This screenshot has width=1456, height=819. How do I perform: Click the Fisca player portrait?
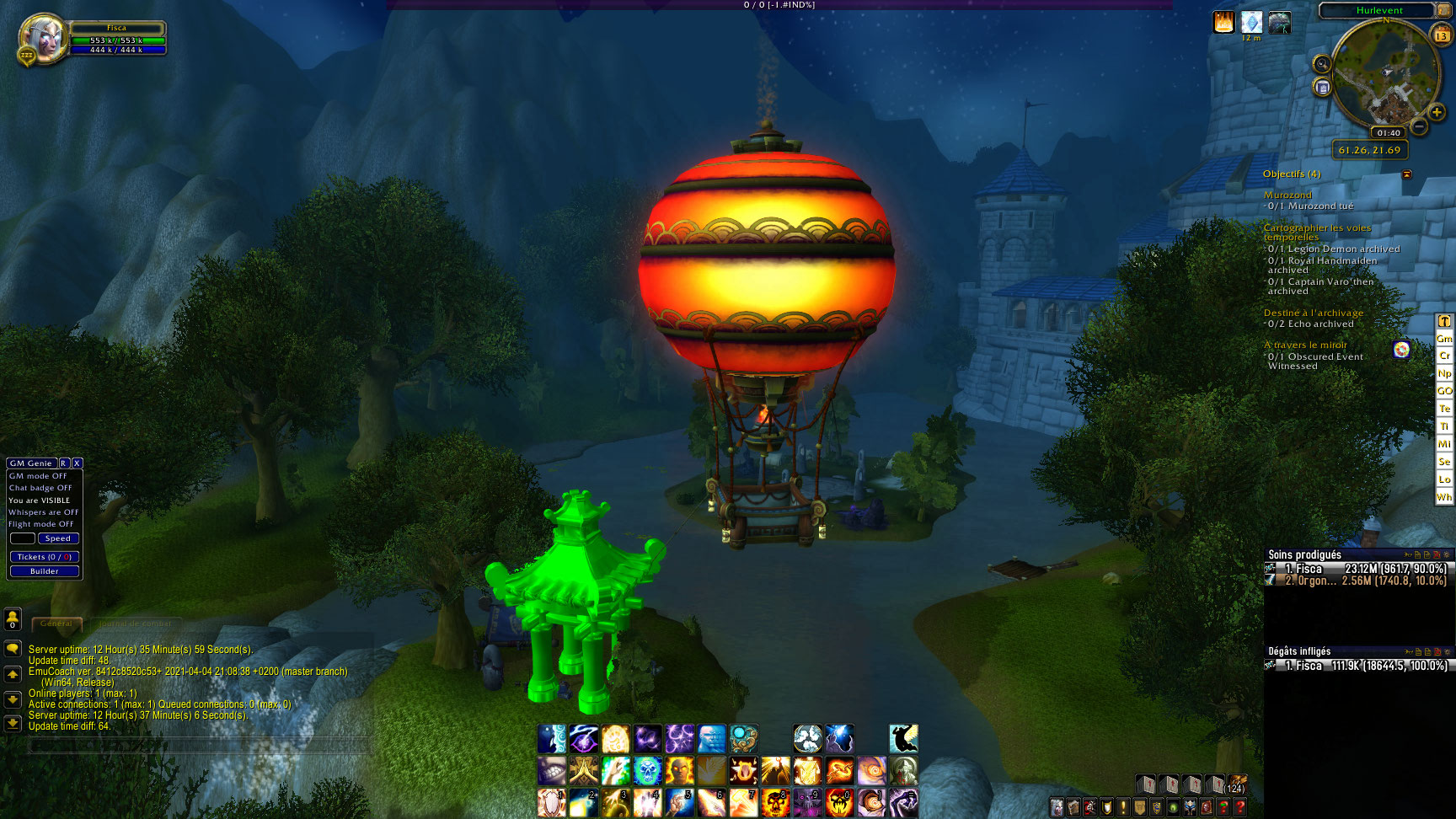42,38
